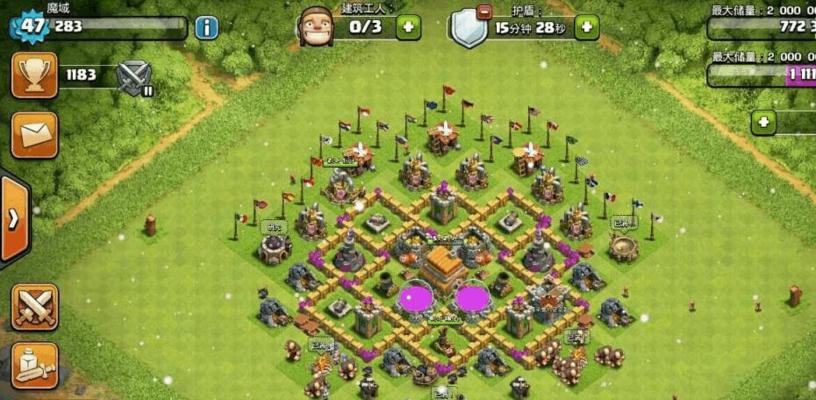Screen dimensions: 816x400
Task: Remove shield with the red minus button
Action: (x=485, y=13)
